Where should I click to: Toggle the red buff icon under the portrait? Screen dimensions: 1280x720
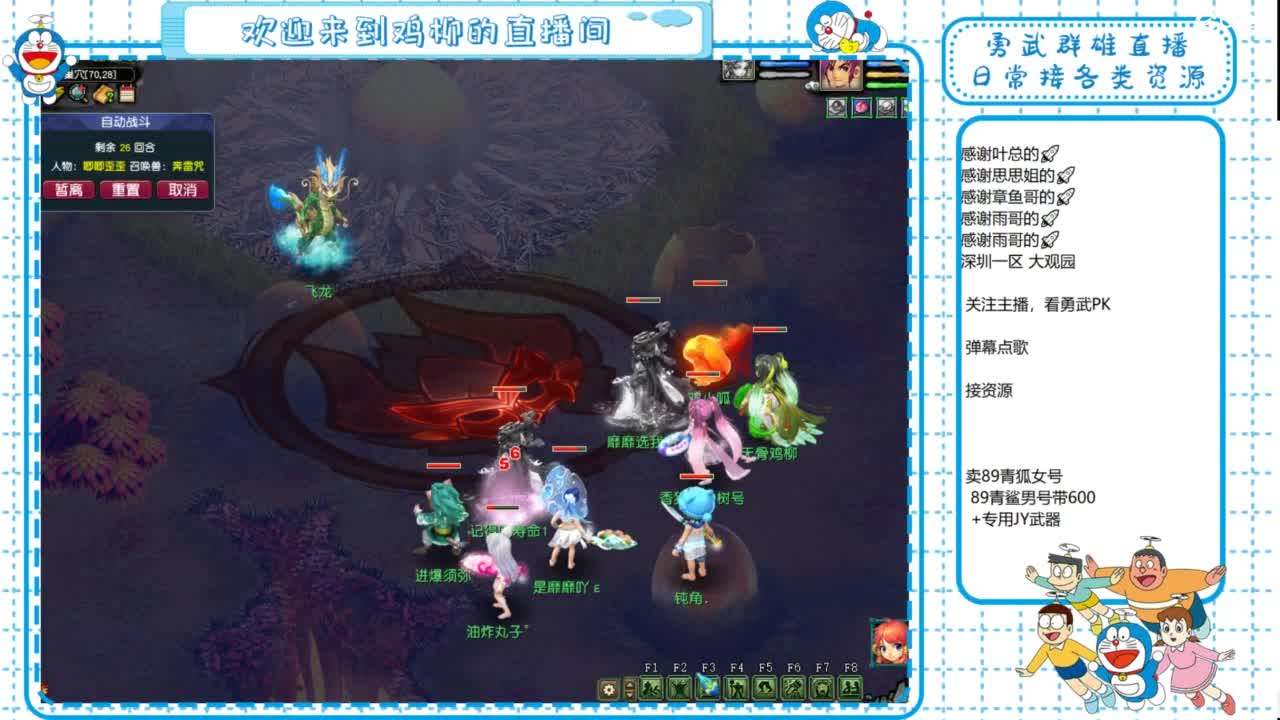(x=862, y=107)
